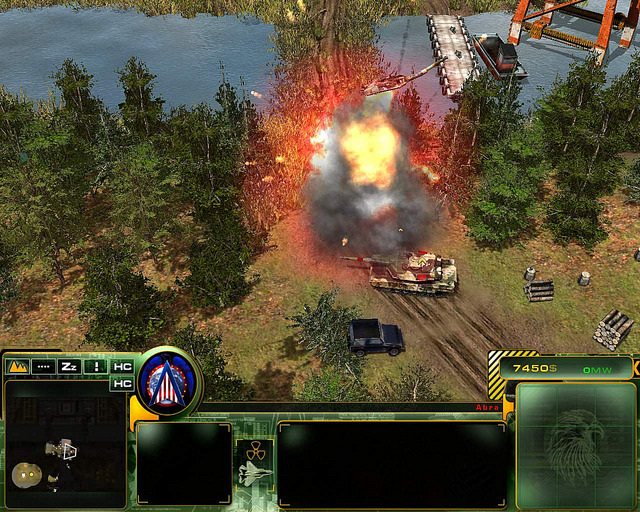Viewport: 640px width, 512px height.
Task: Open the USA faction emblem menu
Action: coord(168,380)
